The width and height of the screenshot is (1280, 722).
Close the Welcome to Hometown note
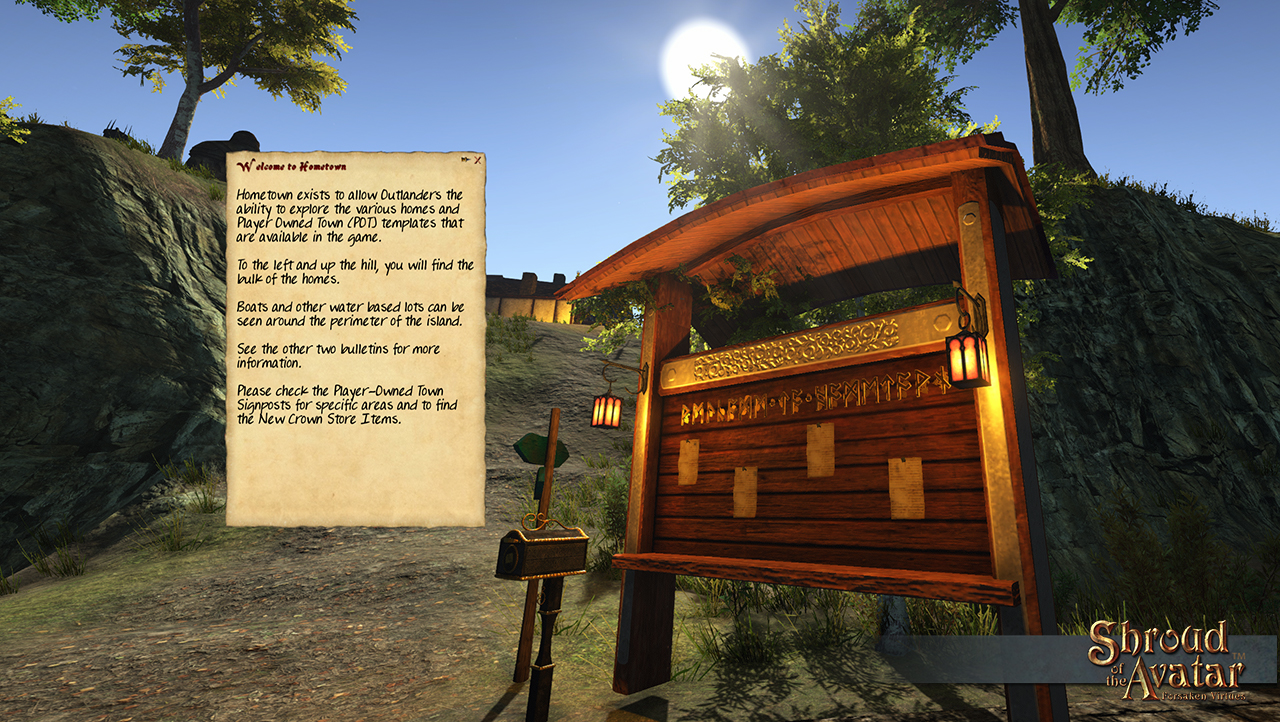[x=478, y=160]
